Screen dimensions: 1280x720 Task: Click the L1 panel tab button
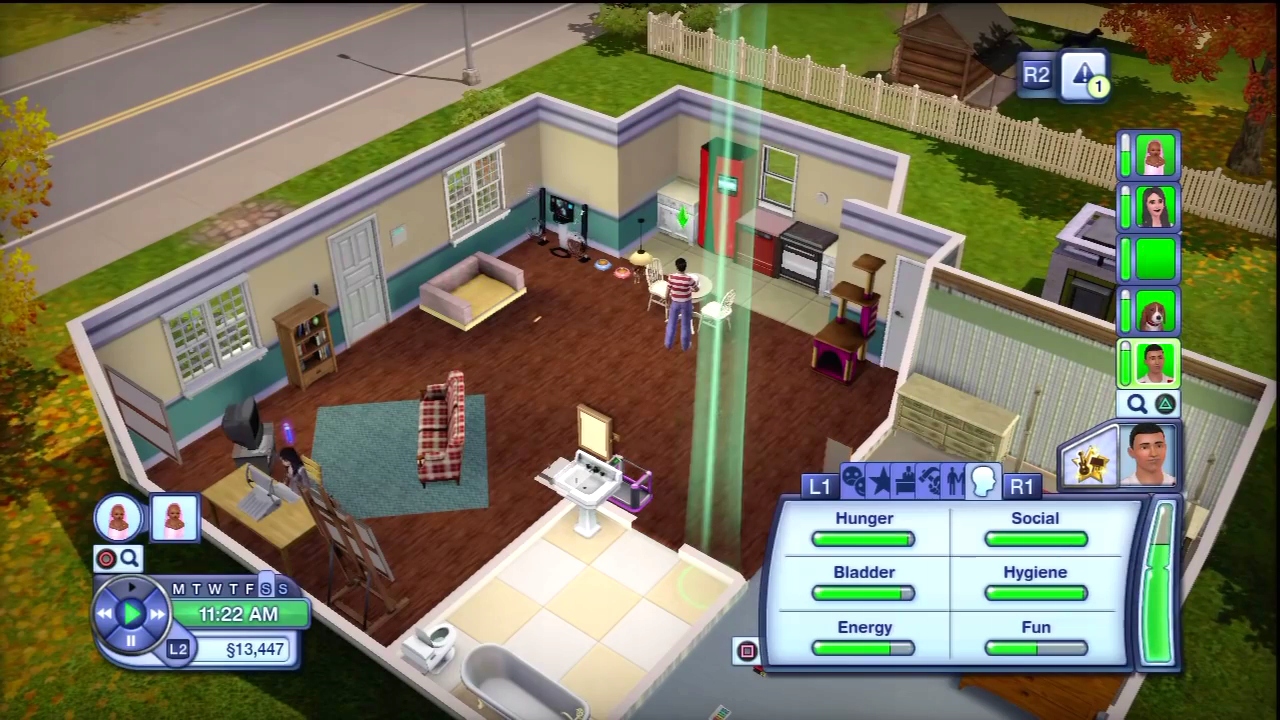tap(818, 487)
